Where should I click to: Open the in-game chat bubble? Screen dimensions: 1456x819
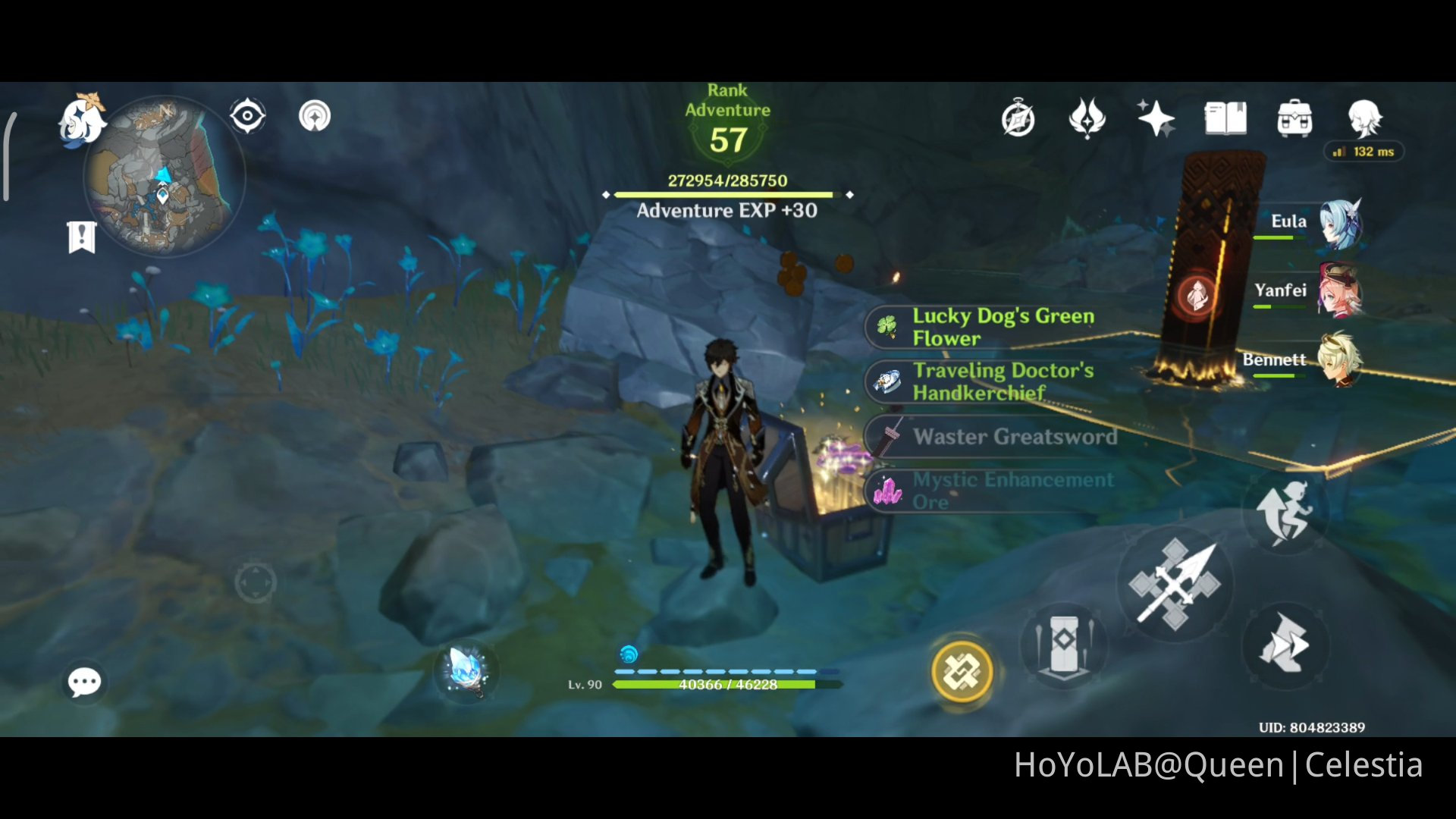(x=84, y=682)
